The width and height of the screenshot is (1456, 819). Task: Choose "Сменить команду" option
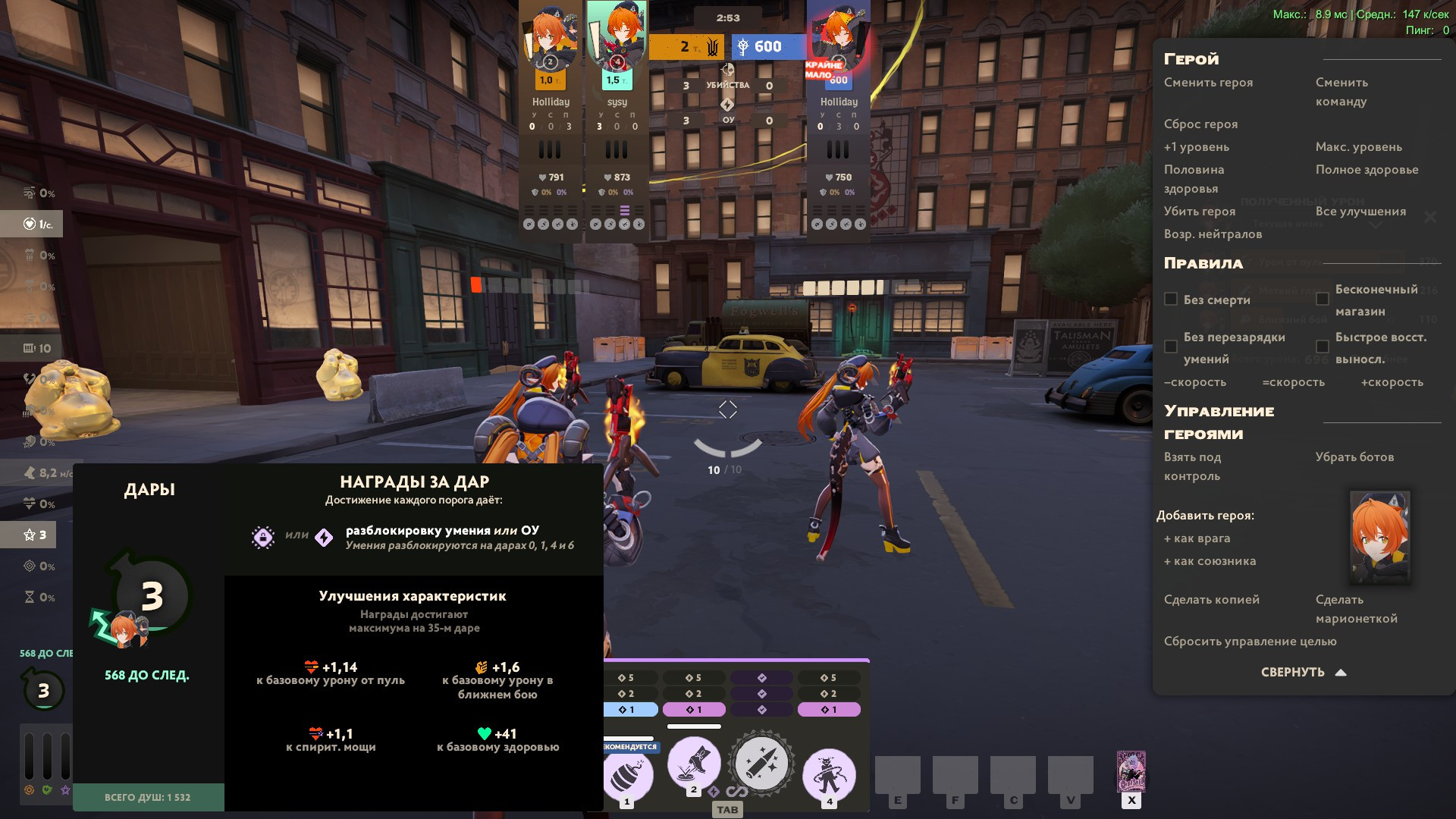[x=1341, y=92]
